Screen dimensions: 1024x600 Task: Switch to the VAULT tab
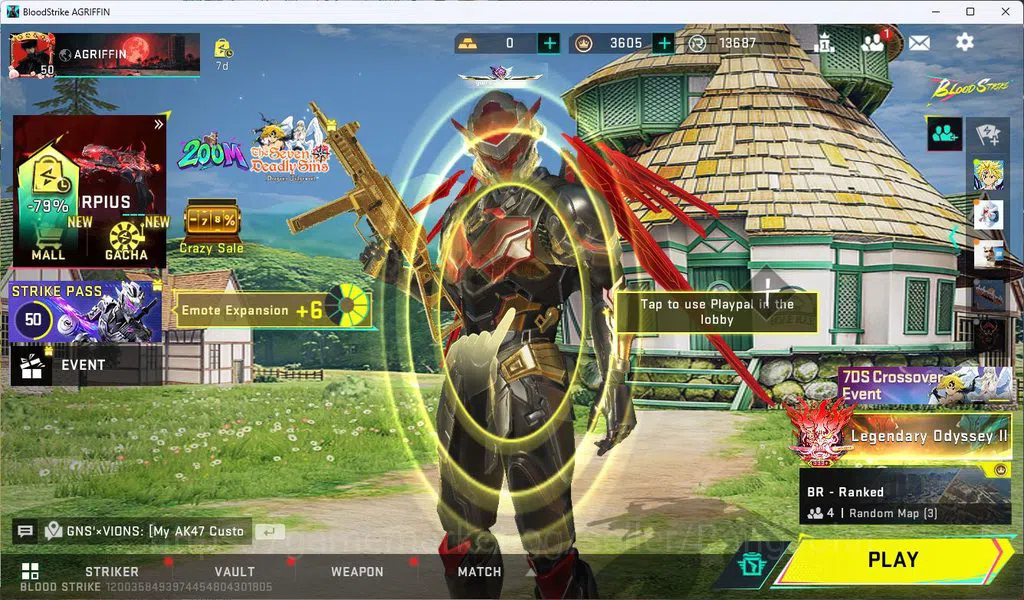pos(234,571)
